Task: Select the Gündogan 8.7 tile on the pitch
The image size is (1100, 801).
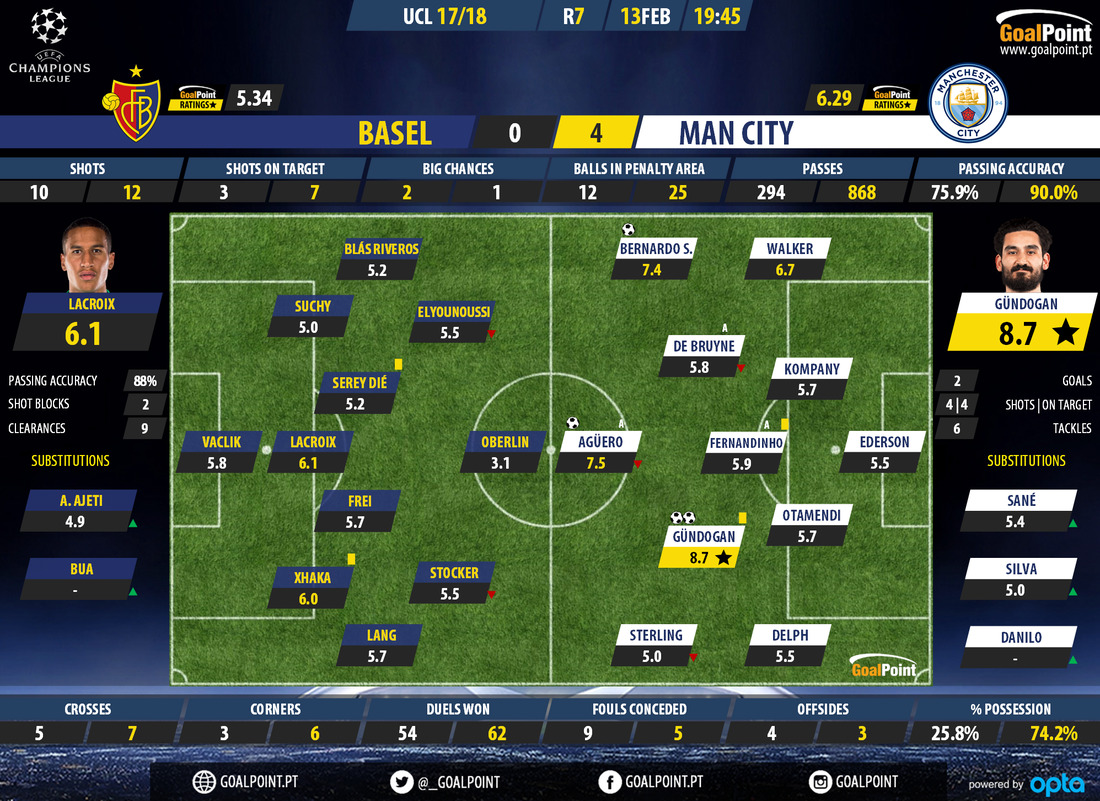Action: click(x=699, y=547)
